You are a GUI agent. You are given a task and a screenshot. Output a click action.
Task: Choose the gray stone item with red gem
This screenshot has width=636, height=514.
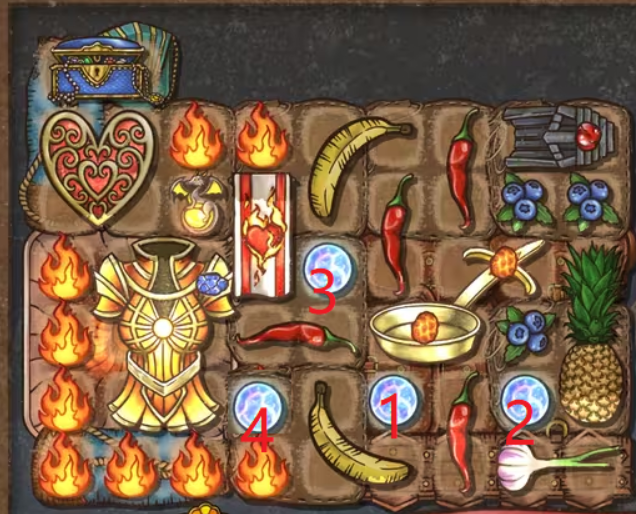coord(551,139)
